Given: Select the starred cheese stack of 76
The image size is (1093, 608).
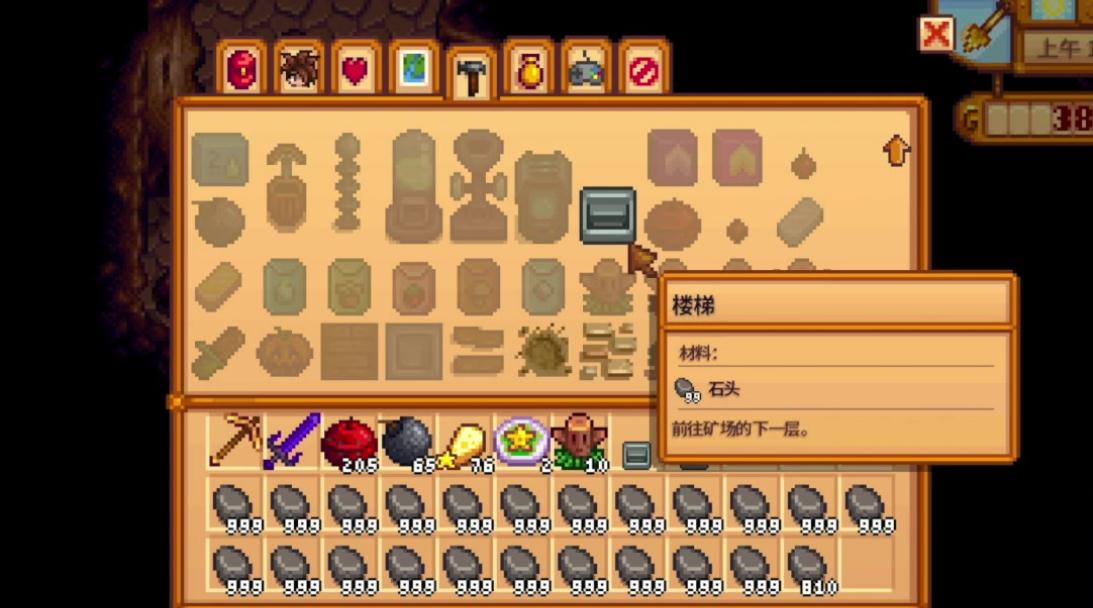Looking at the screenshot, I should click(x=464, y=441).
